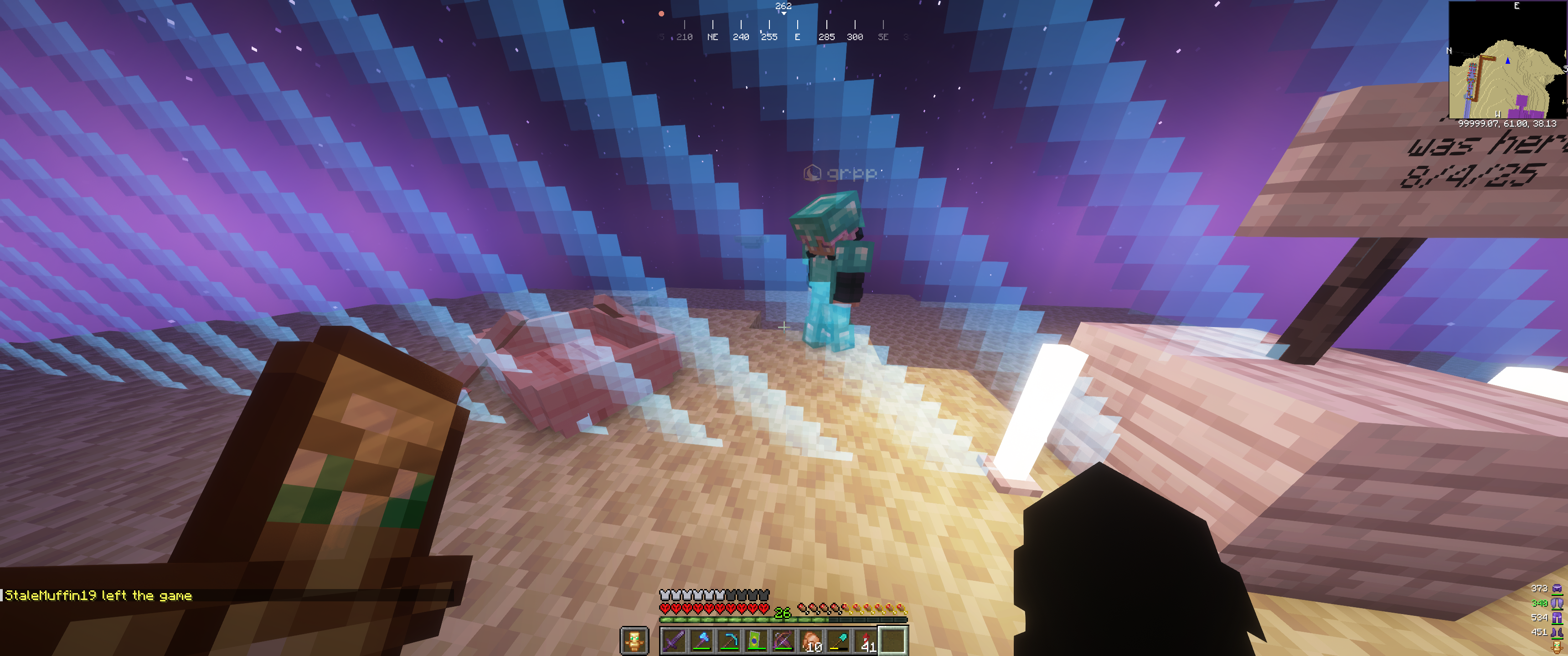Click the elytra durability icon

pos(1557,603)
